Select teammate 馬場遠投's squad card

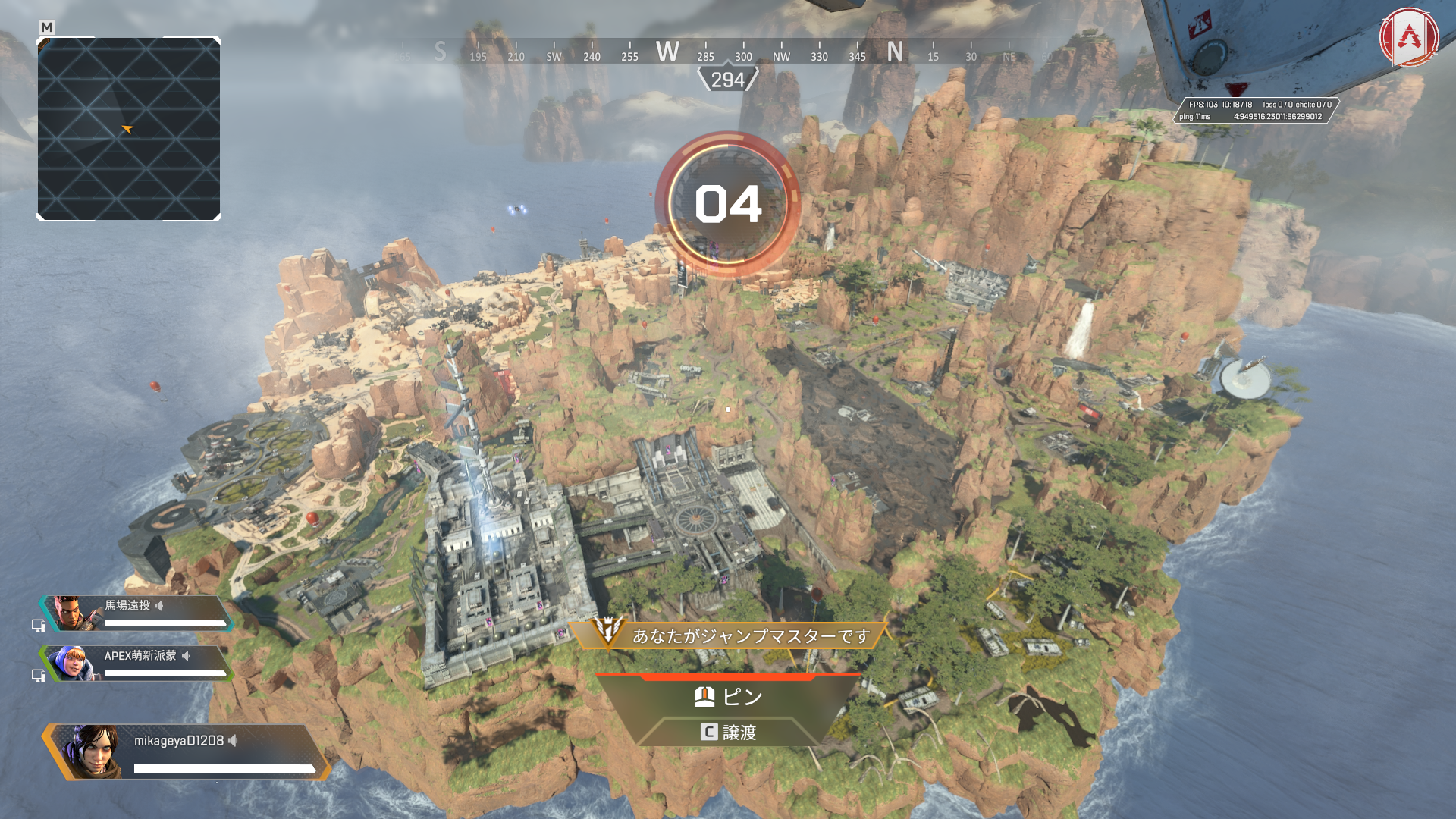136,613
